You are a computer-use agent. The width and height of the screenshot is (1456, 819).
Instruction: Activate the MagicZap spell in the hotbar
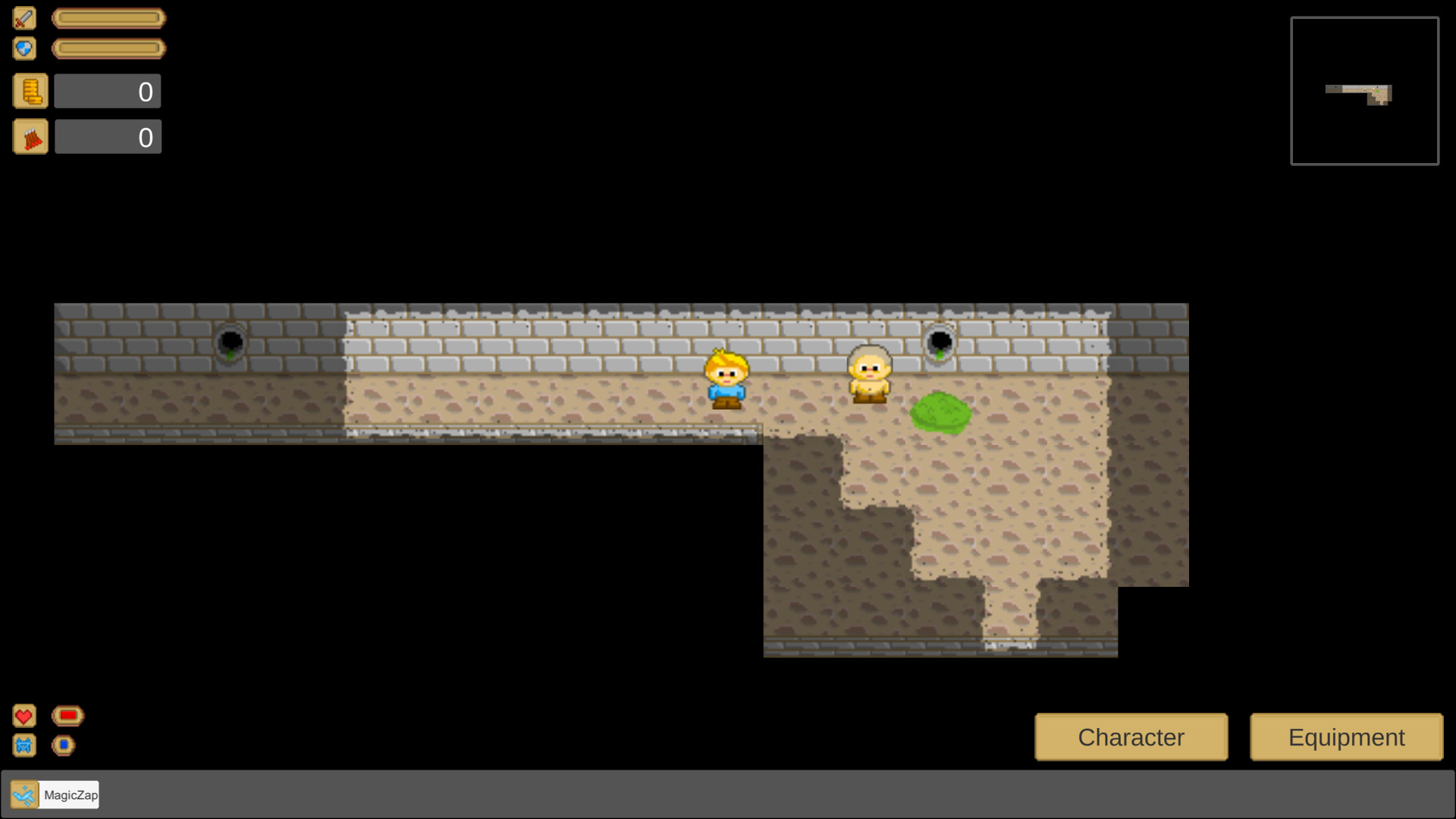point(25,794)
